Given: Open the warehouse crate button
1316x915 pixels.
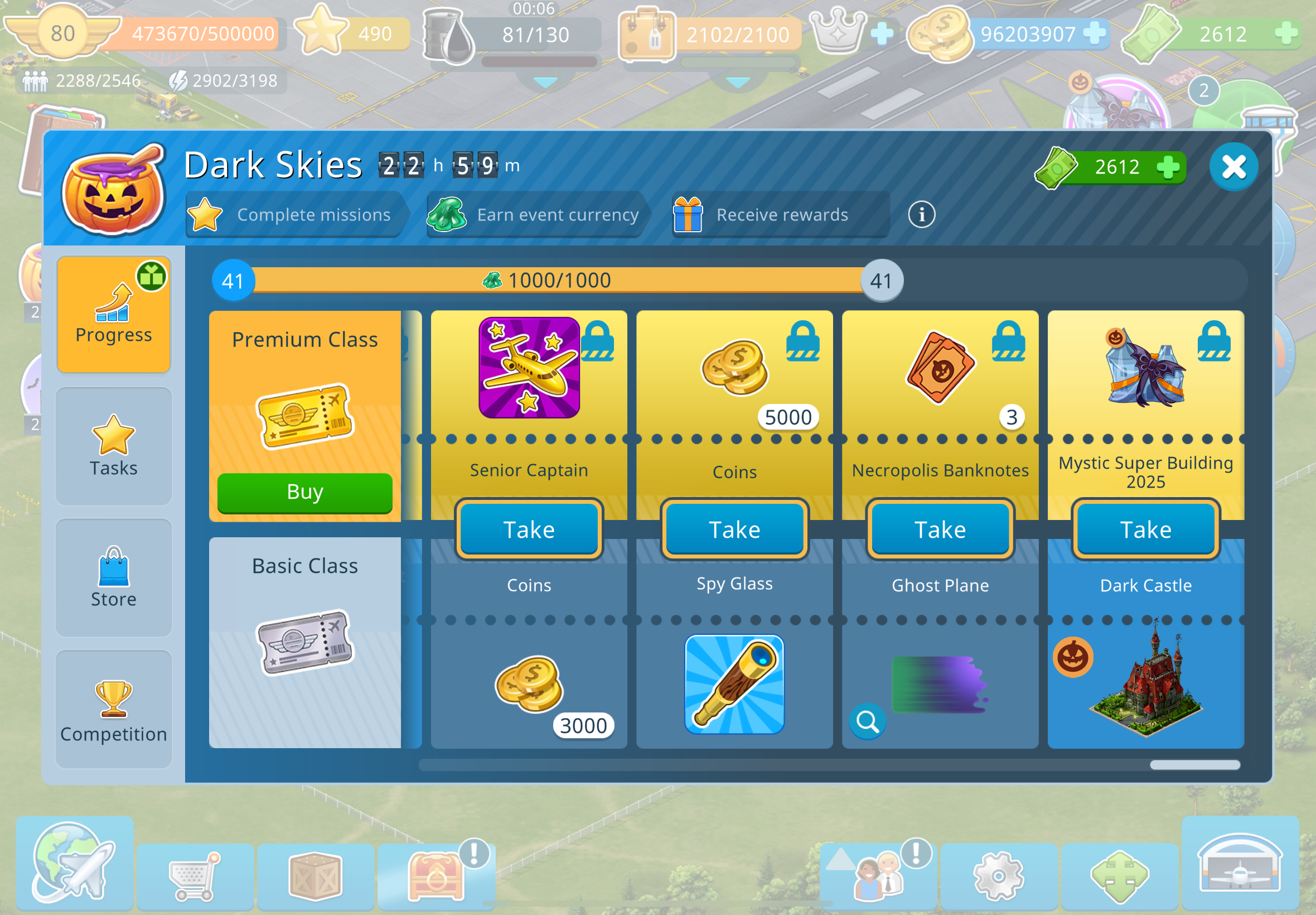Looking at the screenshot, I should pyautogui.click(x=315, y=876).
